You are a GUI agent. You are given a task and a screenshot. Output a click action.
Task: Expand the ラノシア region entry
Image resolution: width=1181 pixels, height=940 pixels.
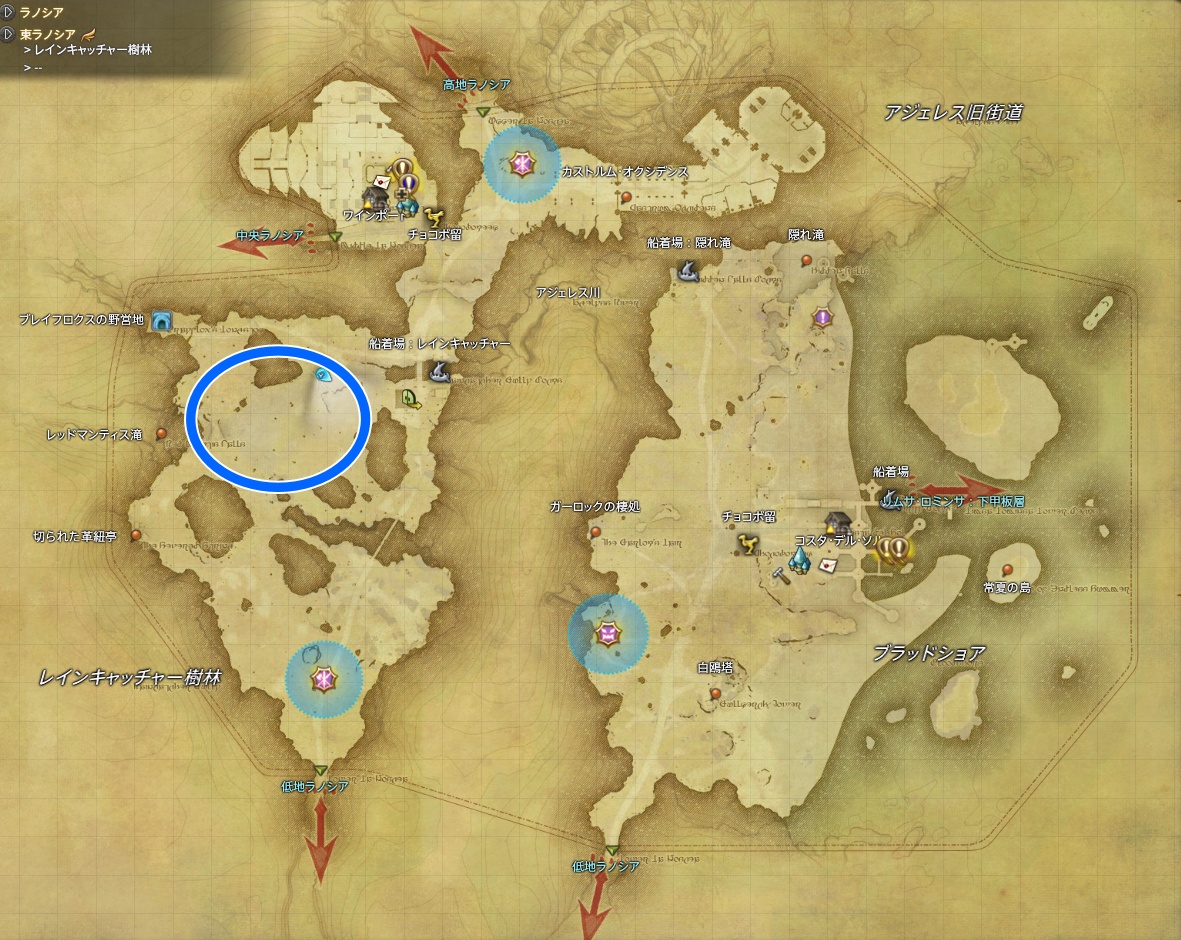coord(9,12)
